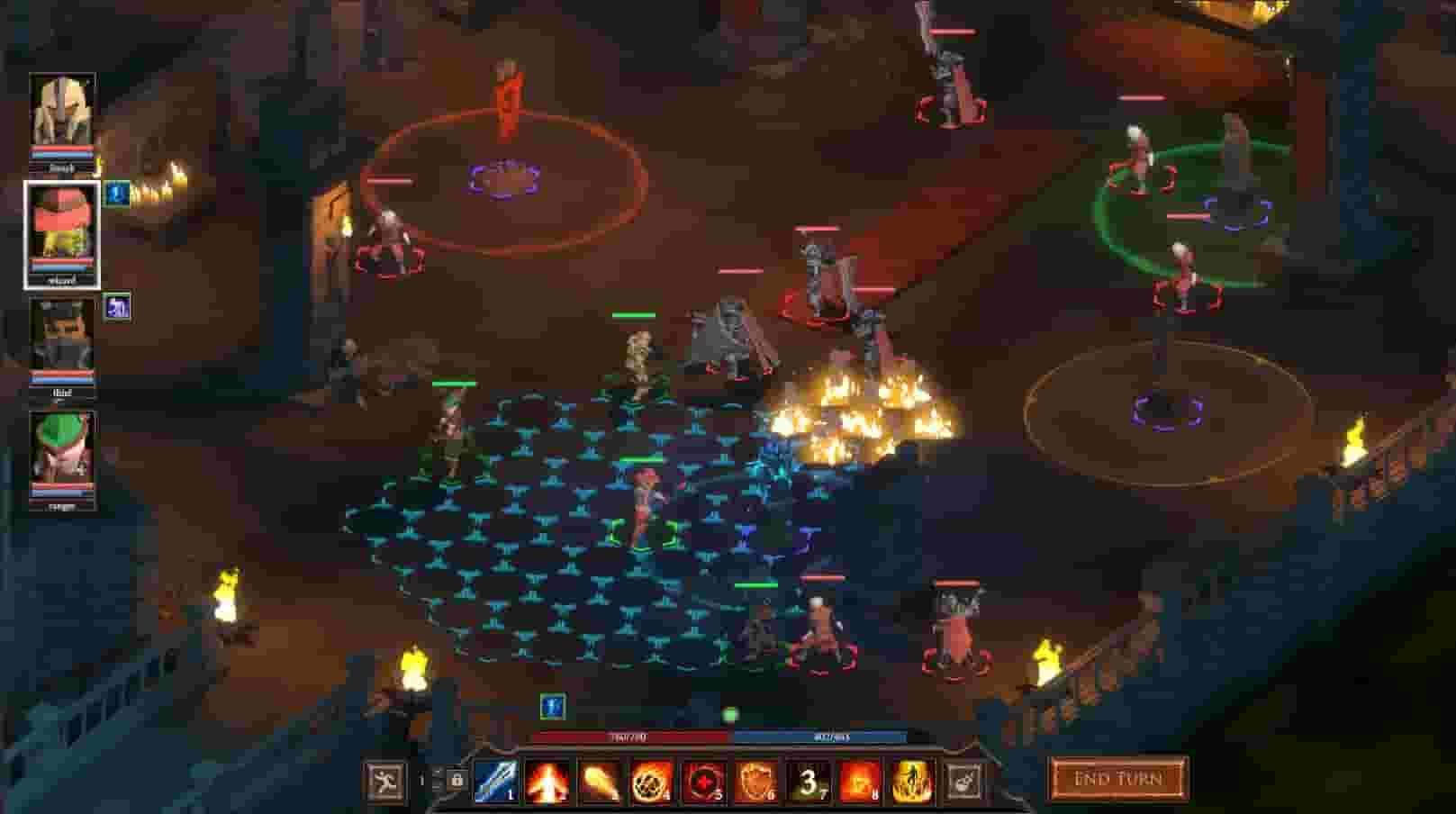Cast the fire pillar spell in slot 2
1456x814 pixels.
coord(545,780)
